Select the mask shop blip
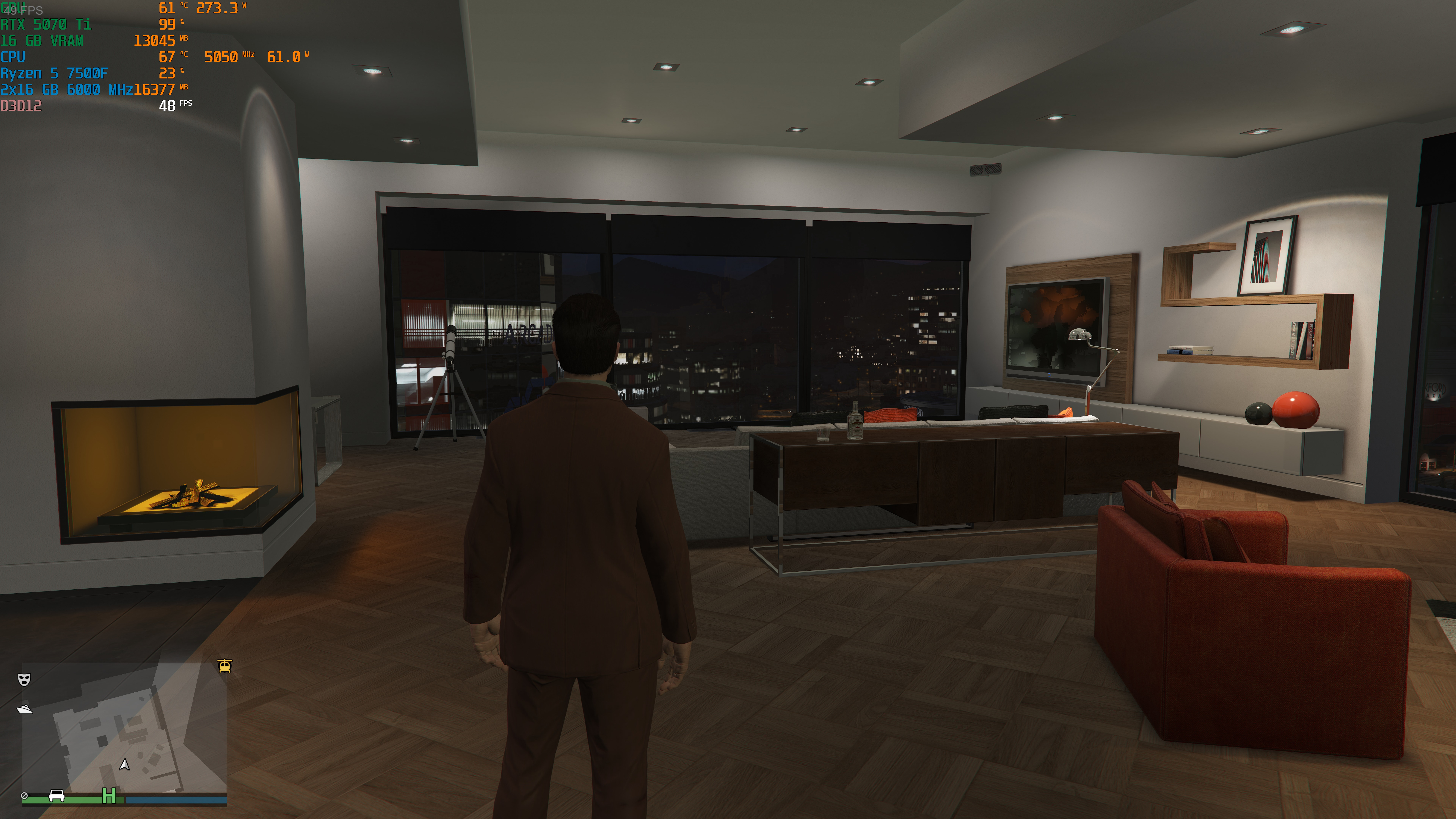The height and width of the screenshot is (819, 1456). [x=24, y=679]
